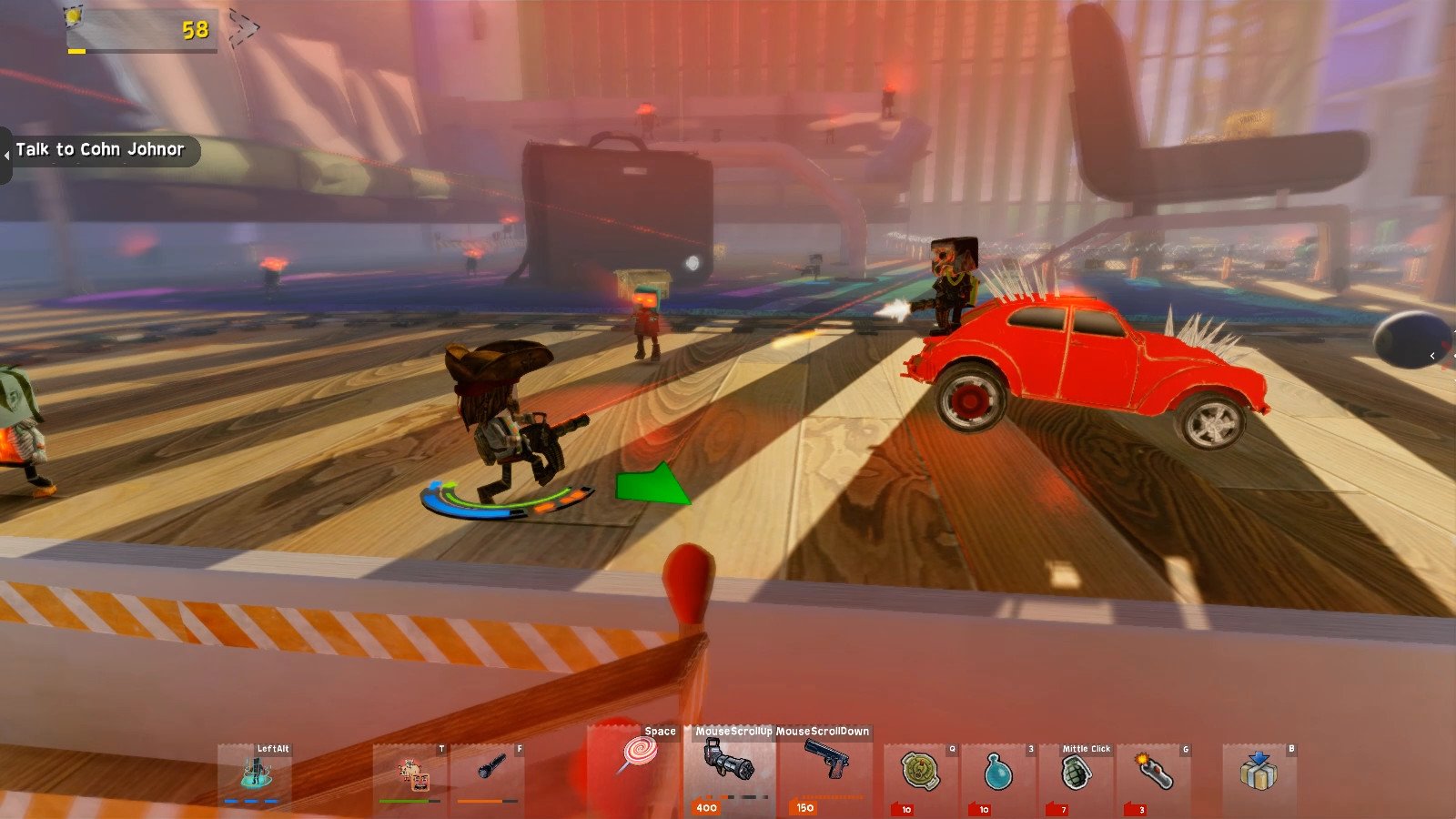Screen dimensions: 1456x819
Task: Use the swirl lollipop item
Action: (638, 755)
